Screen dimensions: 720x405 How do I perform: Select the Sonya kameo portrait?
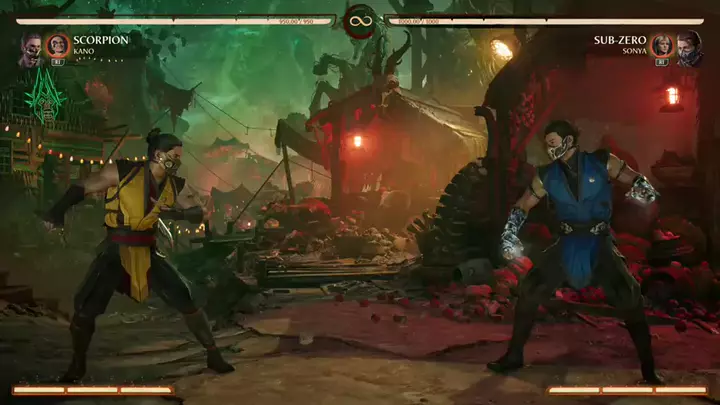[662, 45]
